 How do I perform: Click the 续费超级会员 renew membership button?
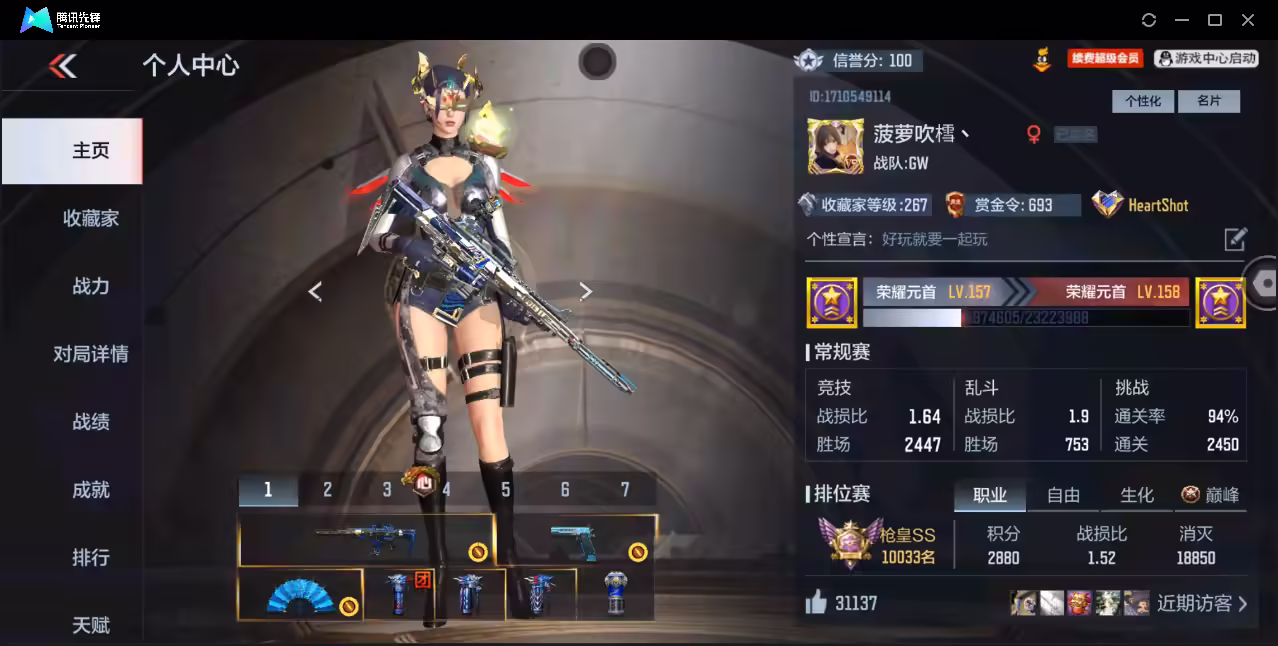pyautogui.click(x=1104, y=59)
